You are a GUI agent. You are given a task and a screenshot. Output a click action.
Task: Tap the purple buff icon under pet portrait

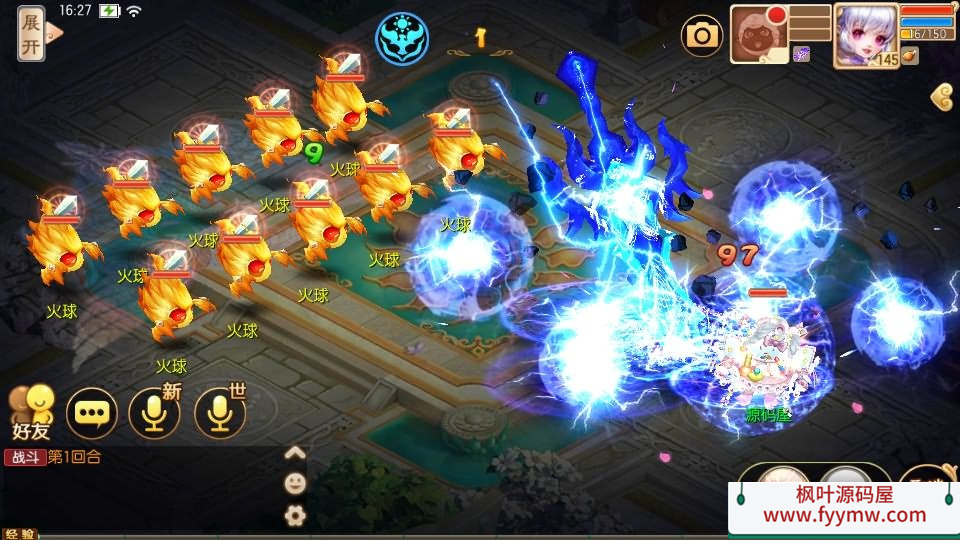pos(801,54)
